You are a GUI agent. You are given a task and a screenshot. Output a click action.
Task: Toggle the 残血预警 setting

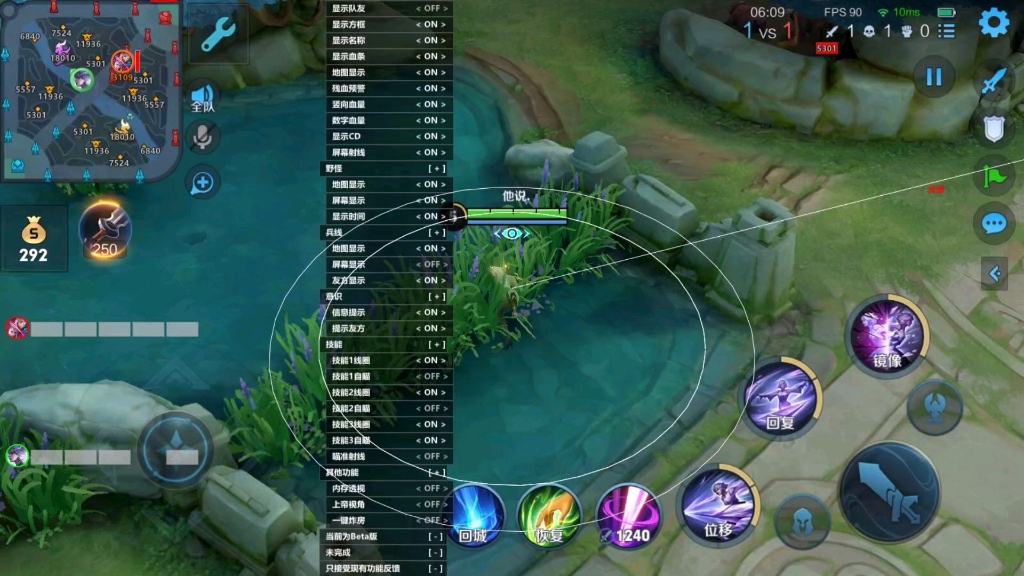pyautogui.click(x=432, y=88)
